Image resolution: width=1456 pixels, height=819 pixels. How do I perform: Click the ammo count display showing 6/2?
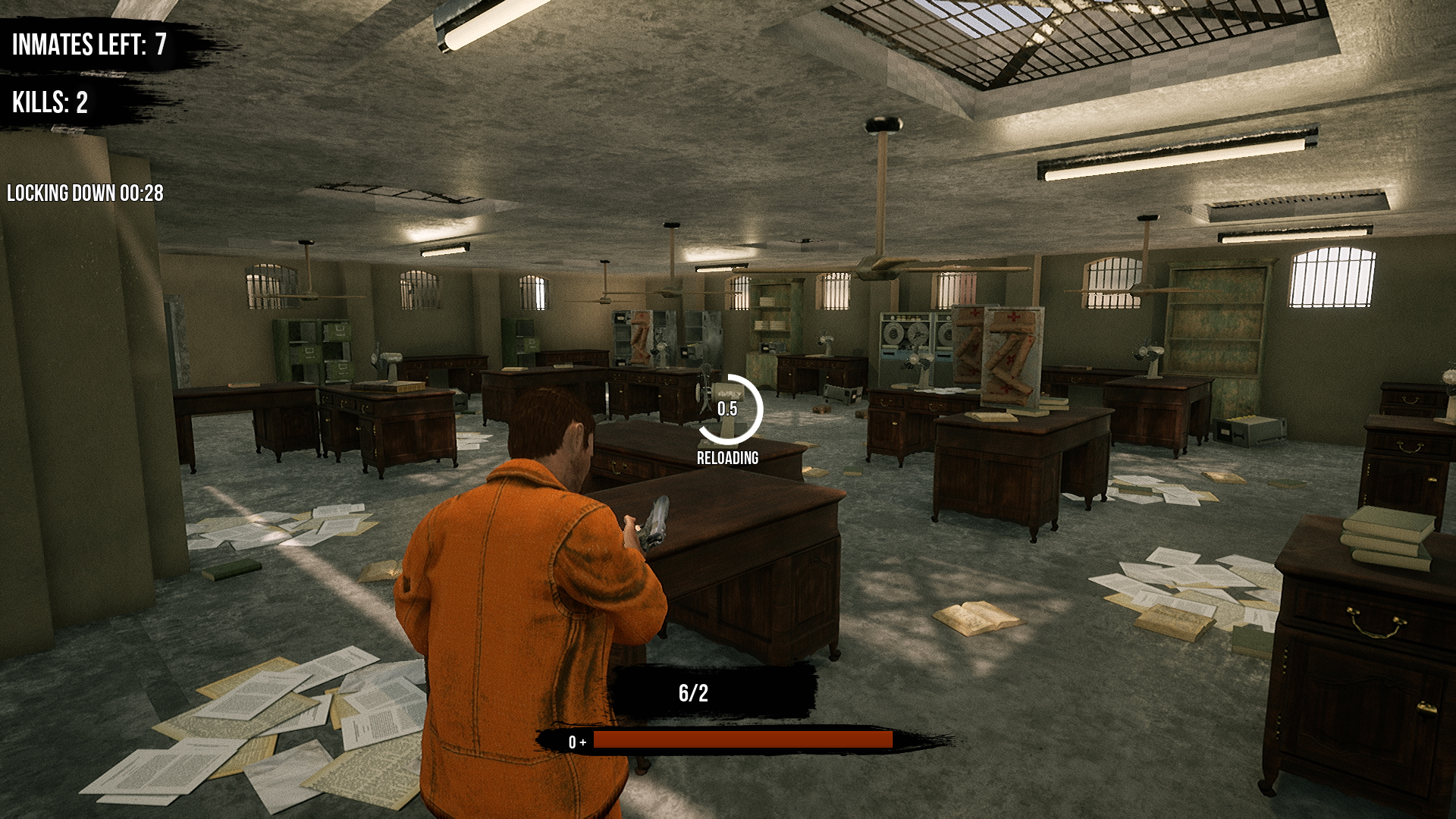pos(692,692)
